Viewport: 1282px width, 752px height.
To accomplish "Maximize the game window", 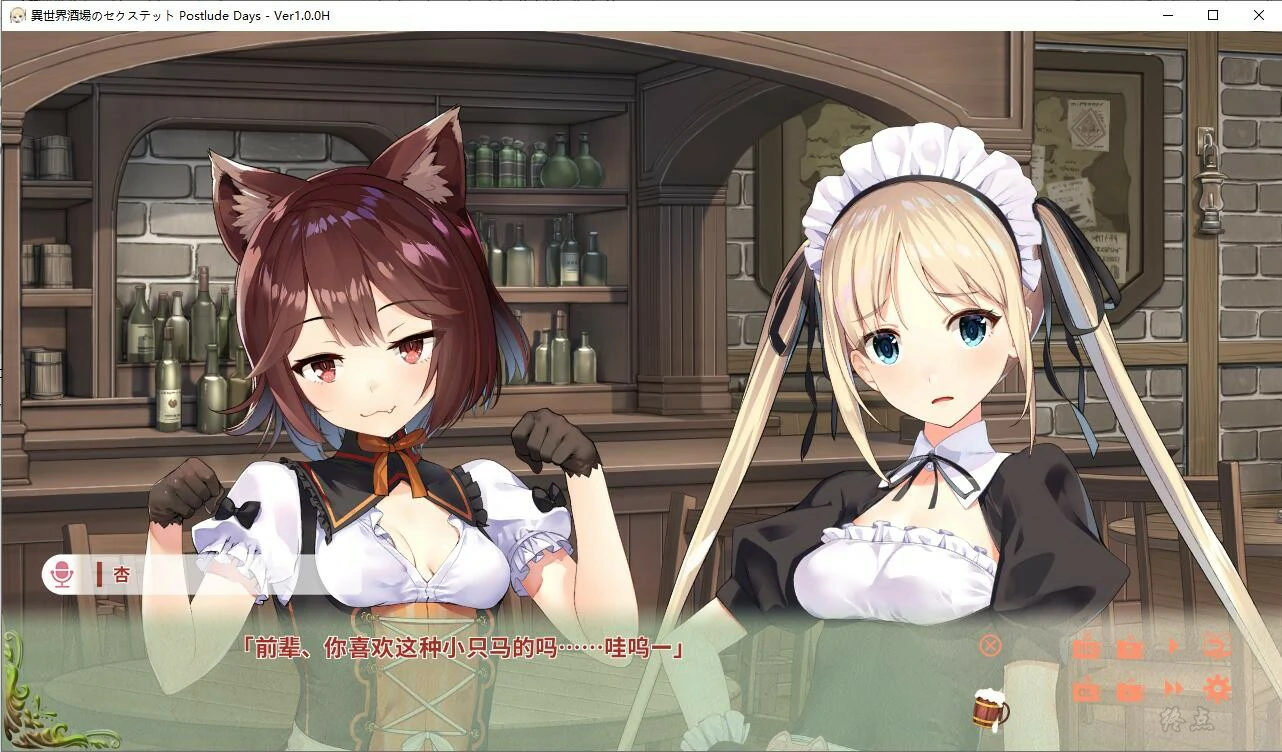I will point(1211,15).
